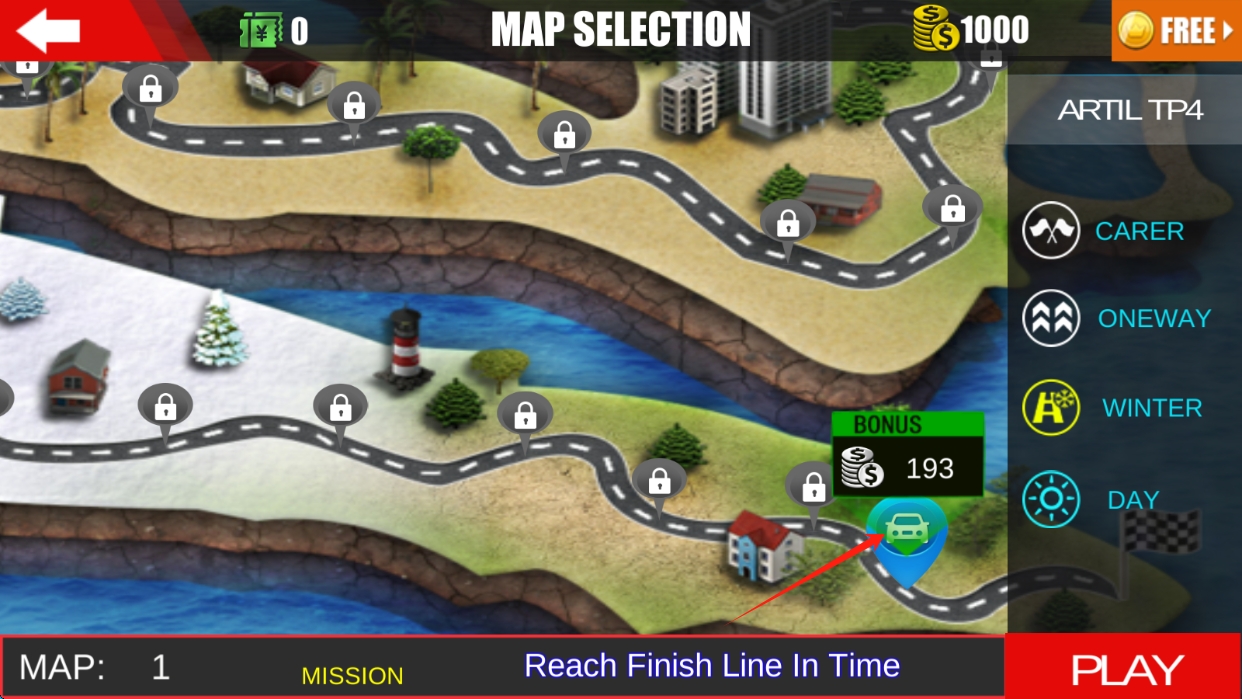The image size is (1242, 699).
Task: Tap the 1000 gold coins balance
Action: 971,31
